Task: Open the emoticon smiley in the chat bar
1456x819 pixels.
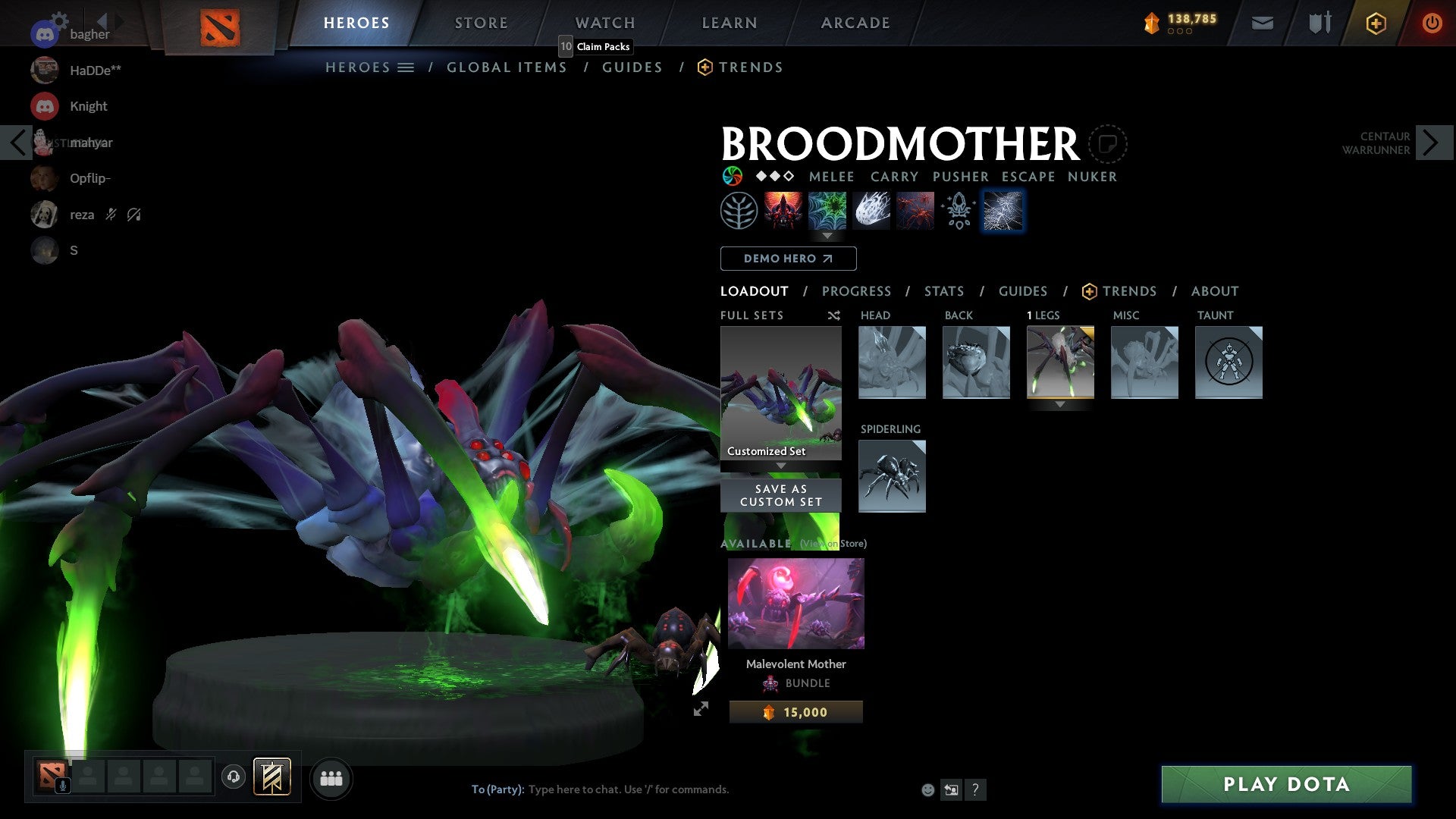Action: pyautogui.click(x=927, y=789)
